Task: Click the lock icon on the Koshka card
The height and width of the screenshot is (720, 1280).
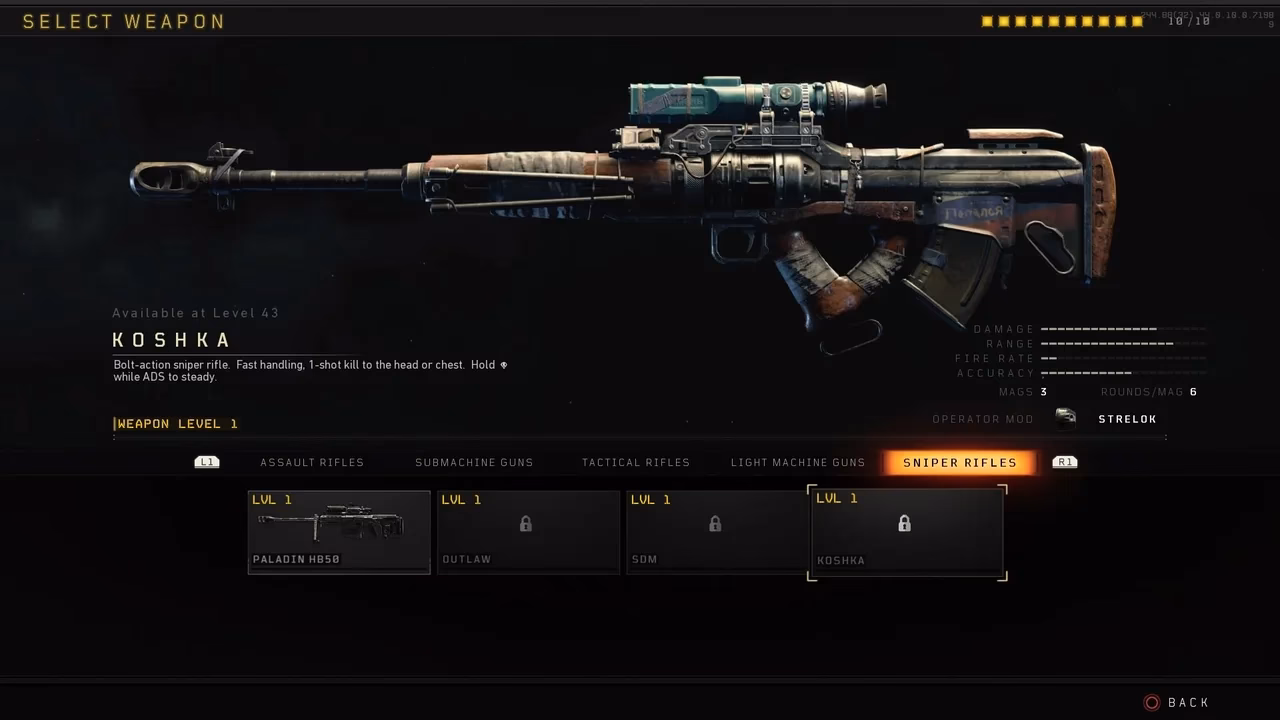Action: (904, 524)
